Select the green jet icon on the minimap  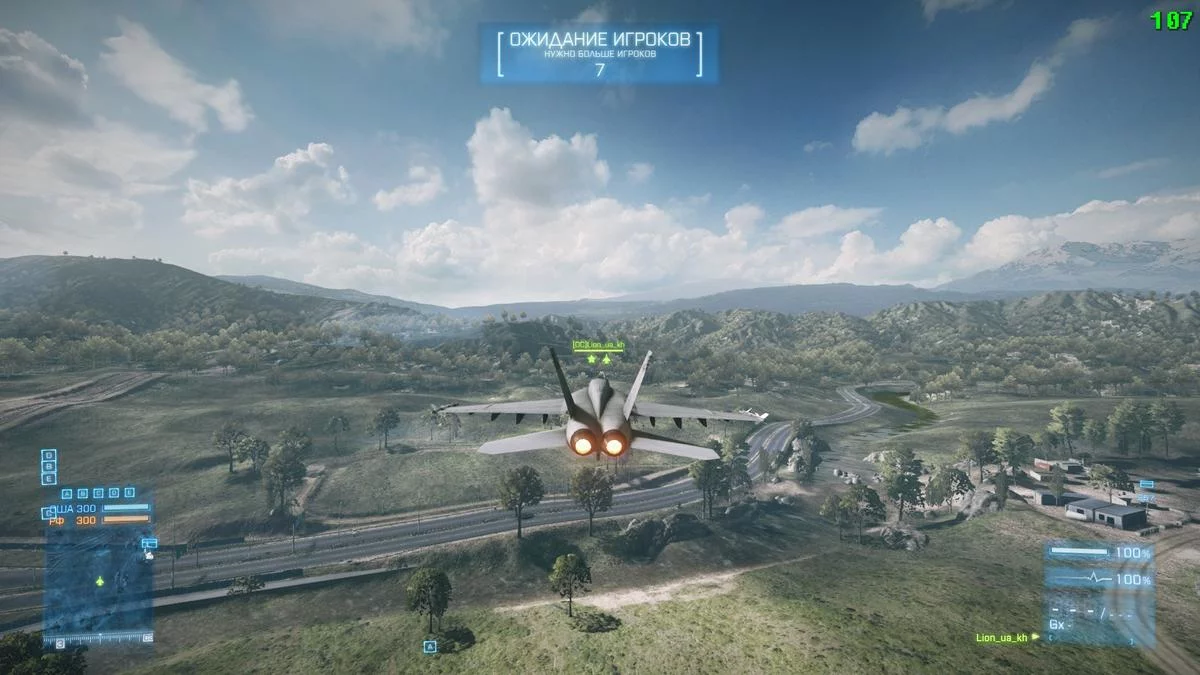(x=100, y=580)
